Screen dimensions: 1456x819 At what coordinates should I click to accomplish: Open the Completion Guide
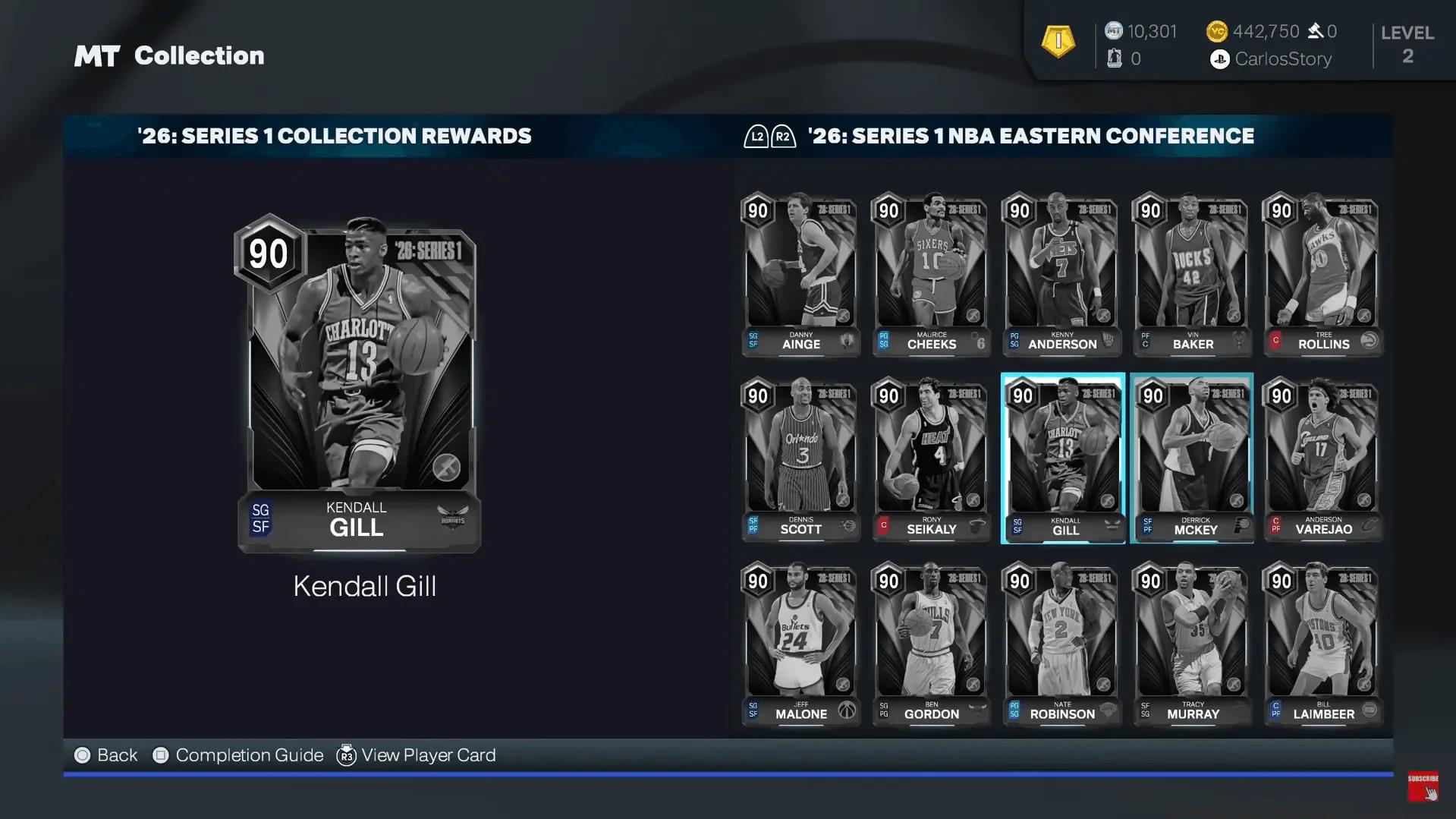[238, 755]
